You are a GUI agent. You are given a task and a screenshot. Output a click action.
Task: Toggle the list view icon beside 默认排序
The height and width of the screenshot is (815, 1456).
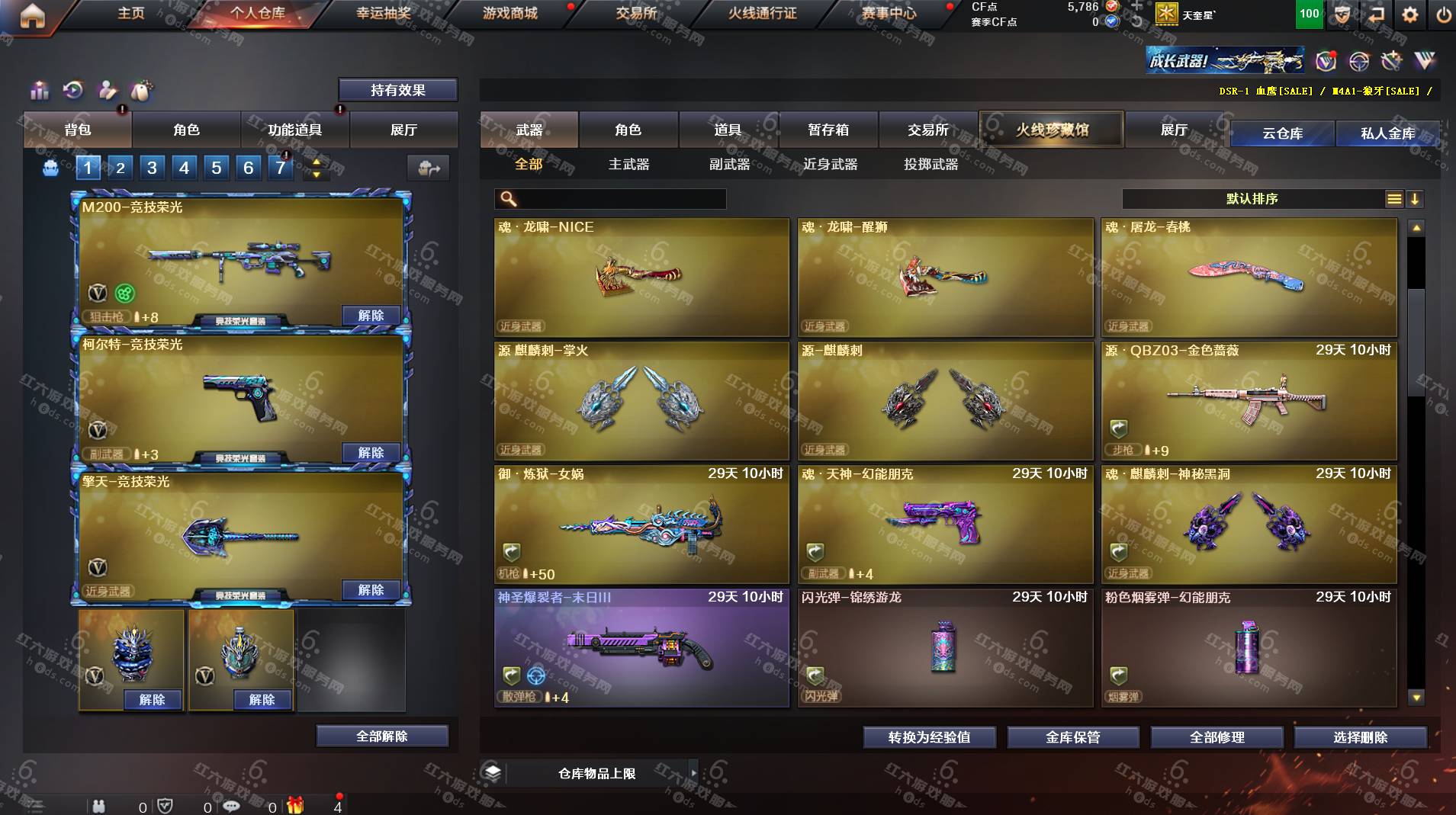1395,199
